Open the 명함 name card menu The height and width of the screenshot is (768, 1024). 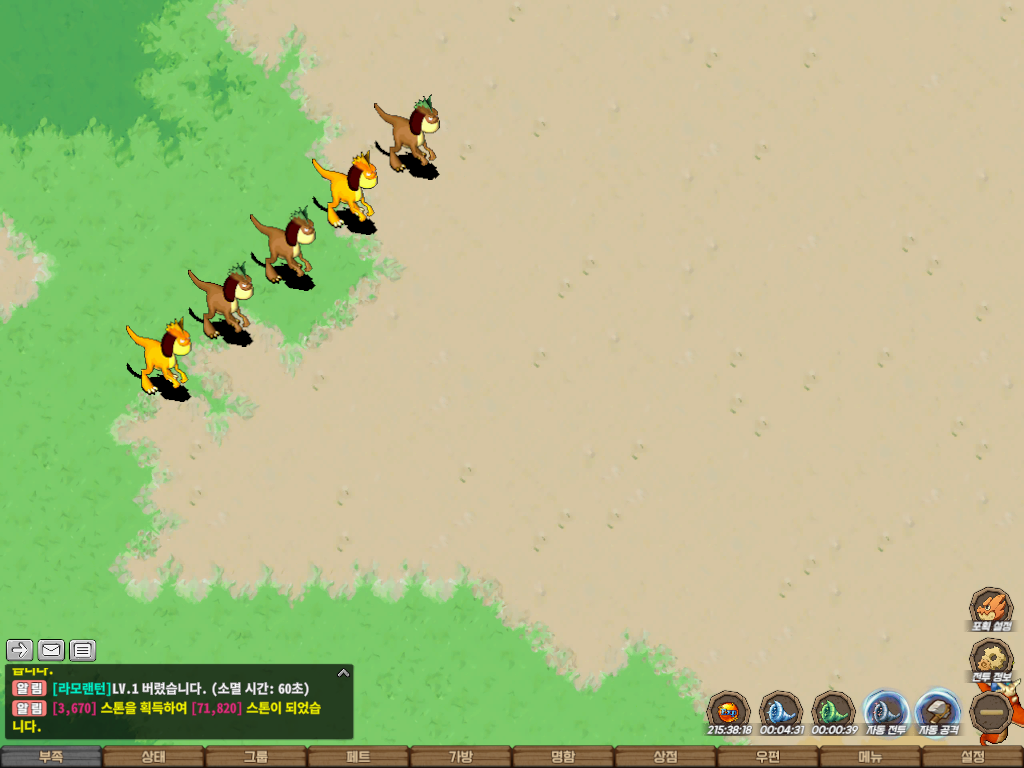563,757
